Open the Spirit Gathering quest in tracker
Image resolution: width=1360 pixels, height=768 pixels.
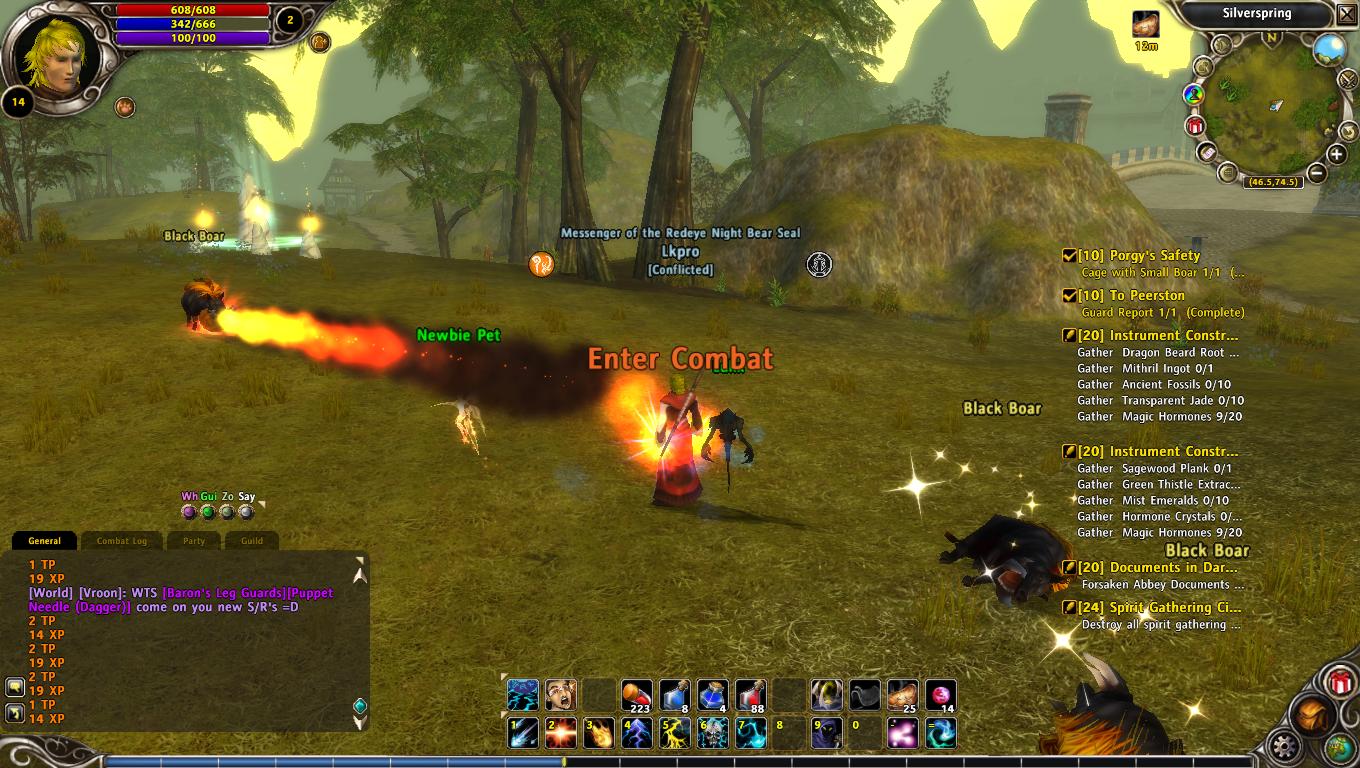[x=1160, y=608]
